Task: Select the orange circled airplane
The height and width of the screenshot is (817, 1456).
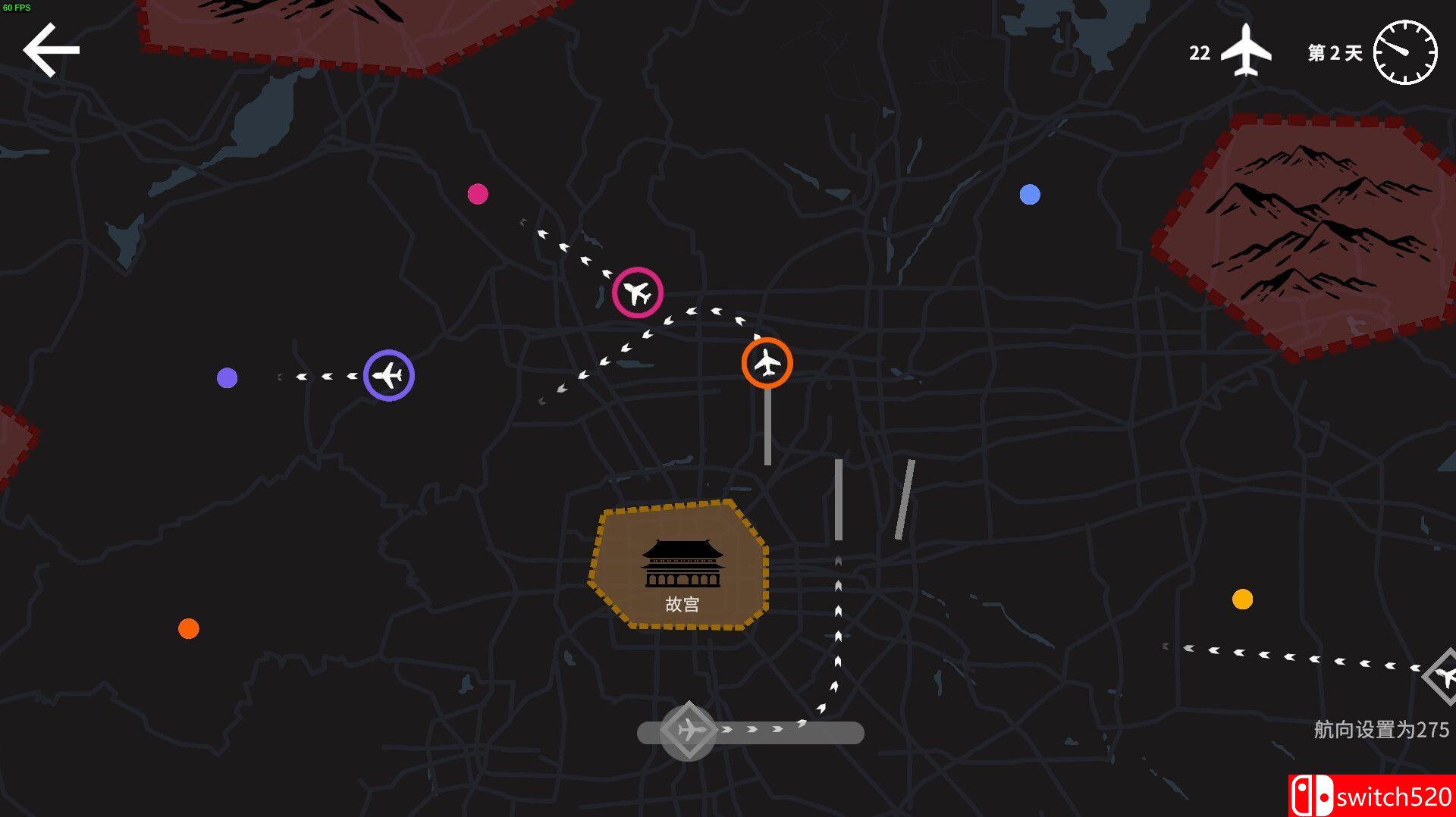Action: coord(767,363)
